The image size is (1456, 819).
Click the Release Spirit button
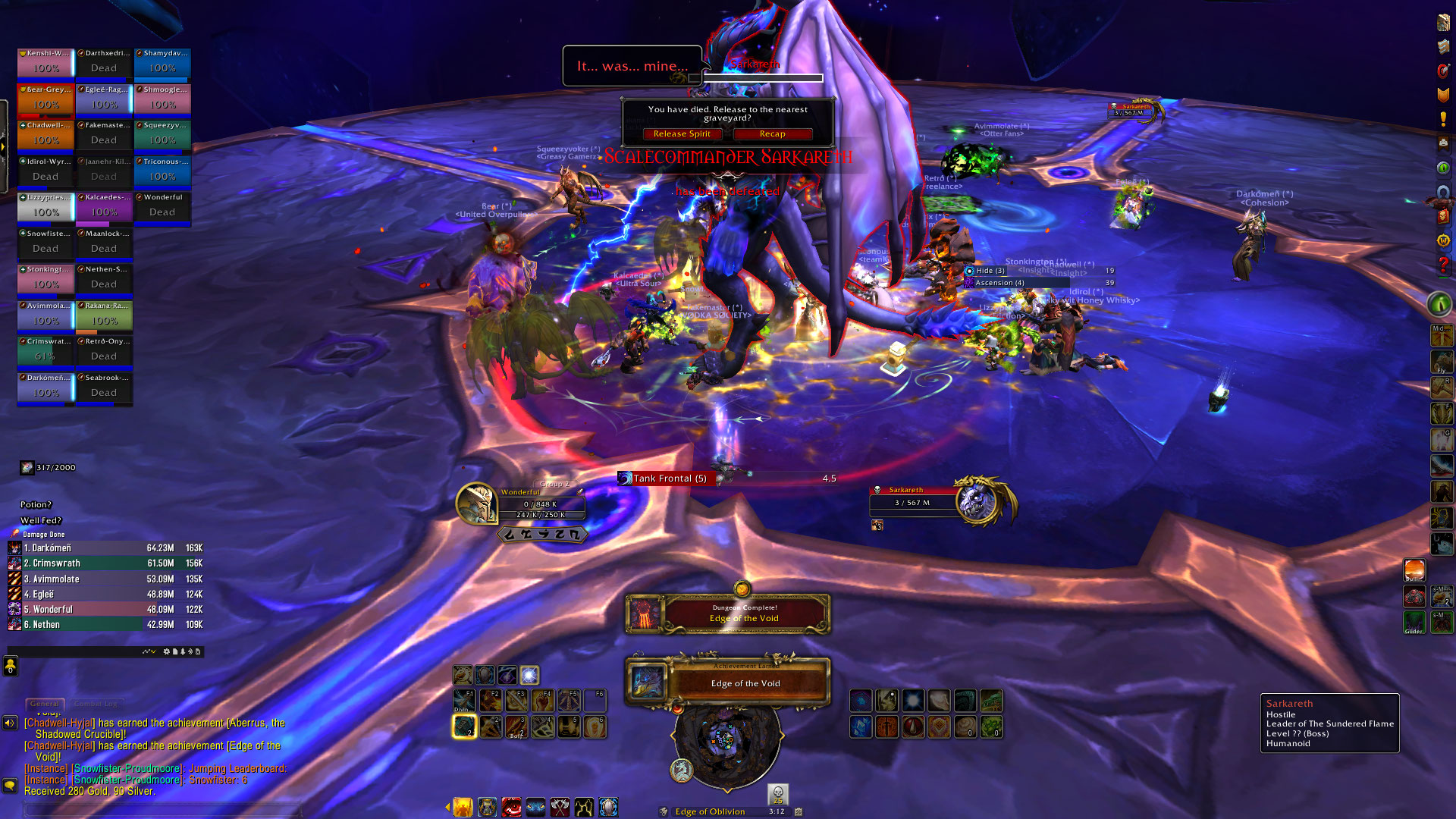click(x=682, y=134)
